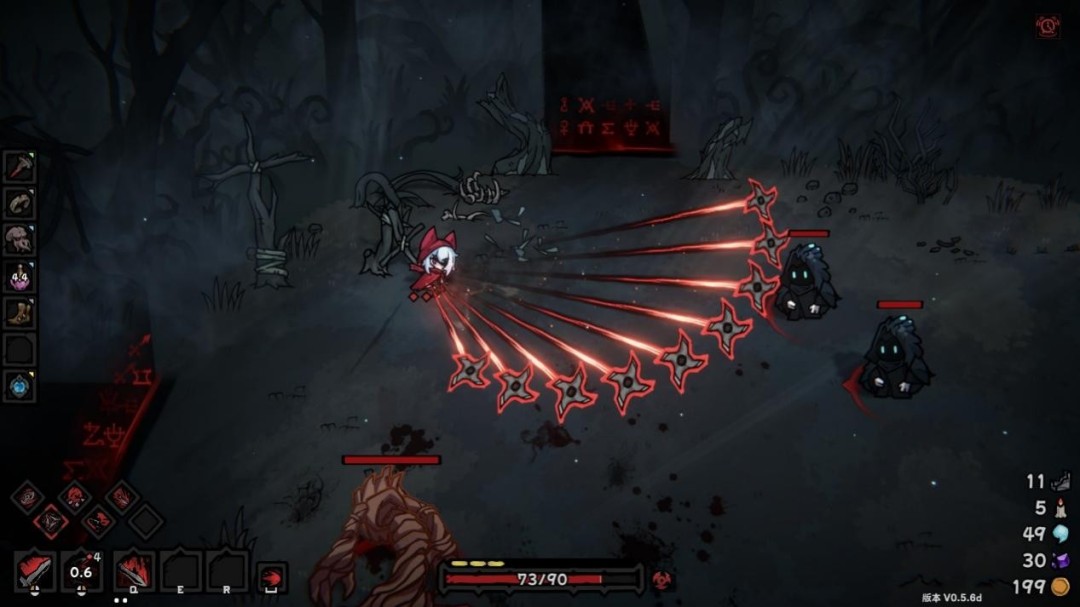Select the swirl rune diamond
Screen dimensions: 1080x607
[x=27, y=496]
